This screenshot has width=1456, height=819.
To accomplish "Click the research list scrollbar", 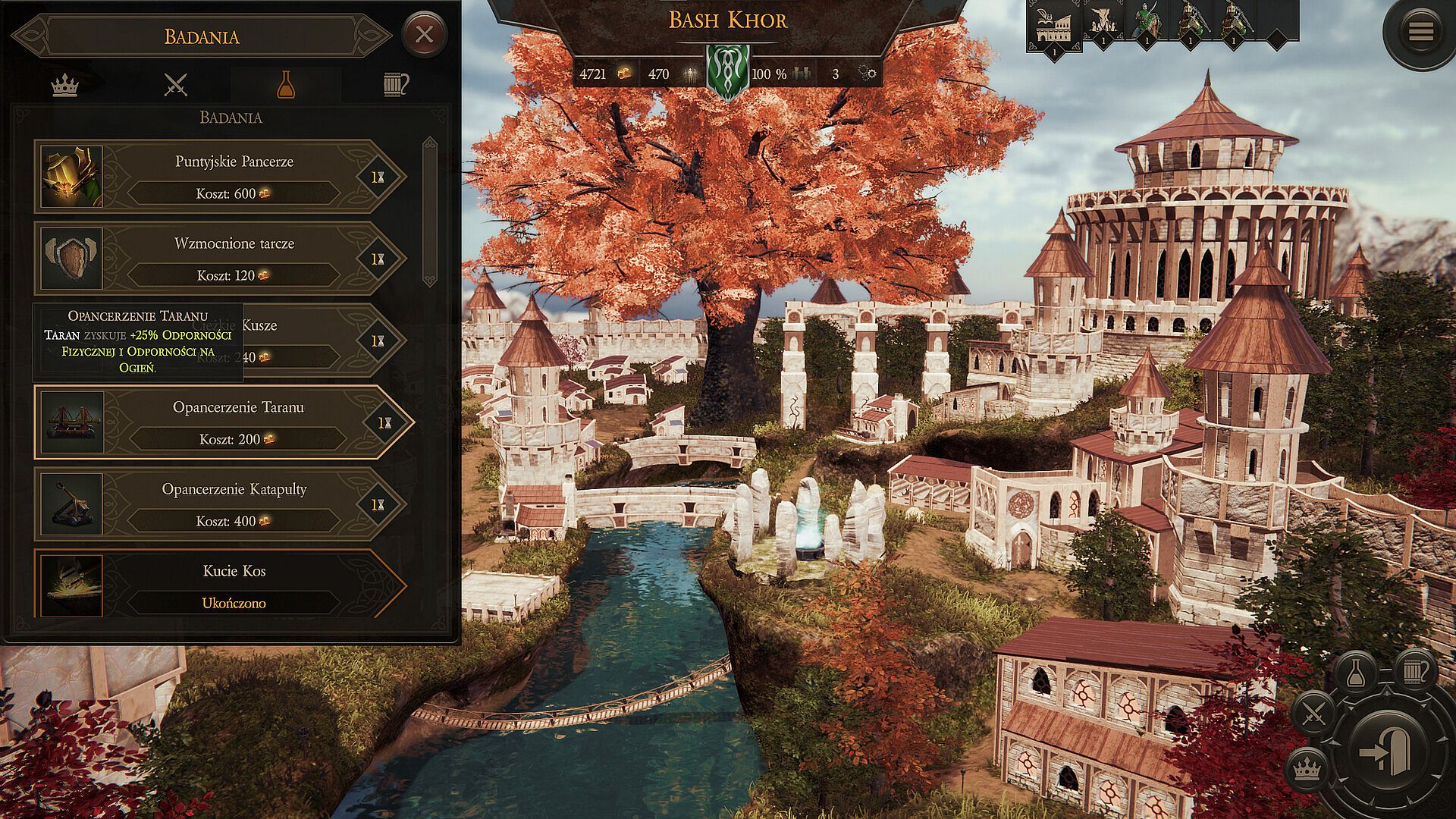I will (430, 212).
